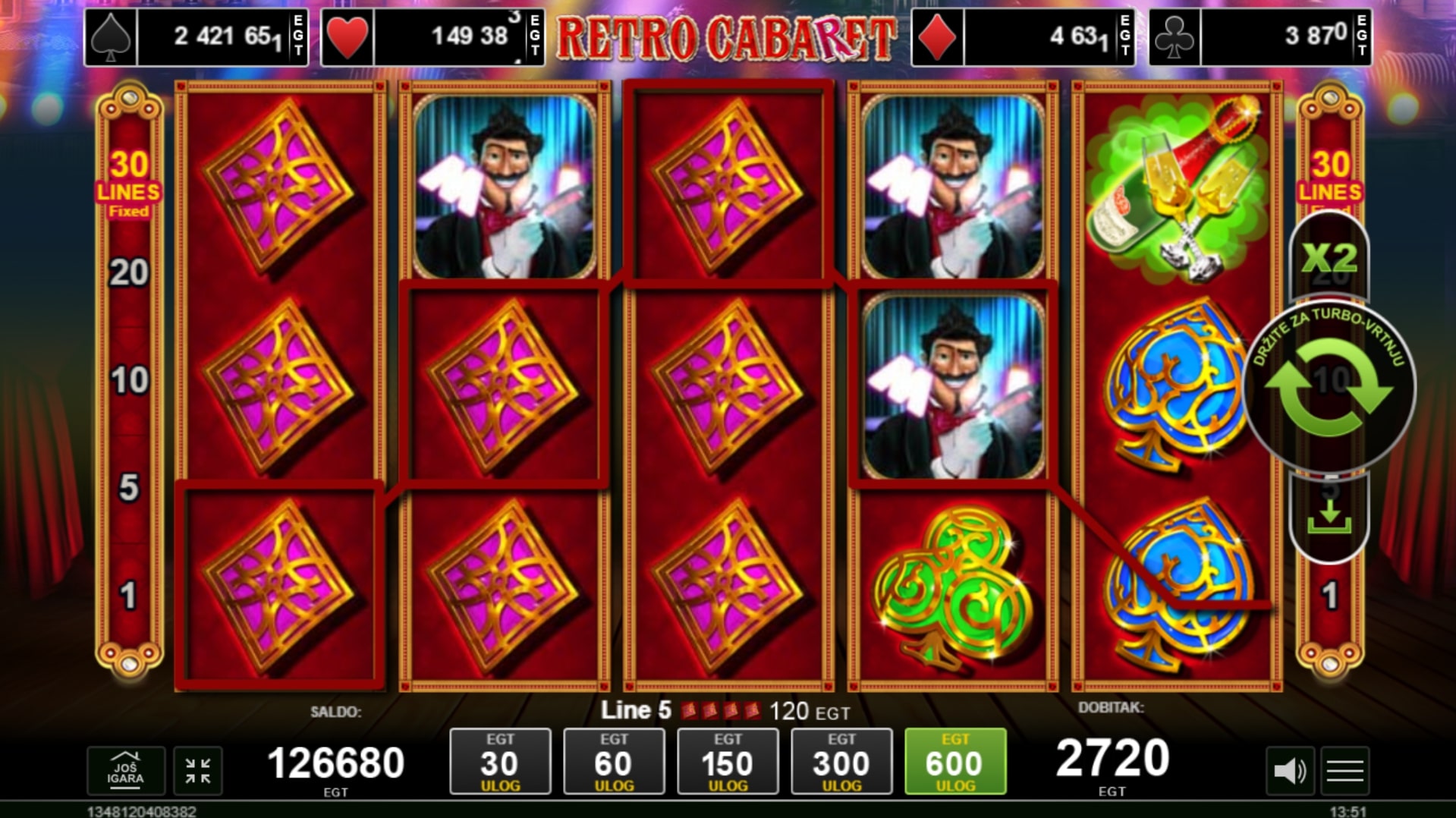
Task: Collect winnings with the download arrow button
Action: tap(1329, 518)
